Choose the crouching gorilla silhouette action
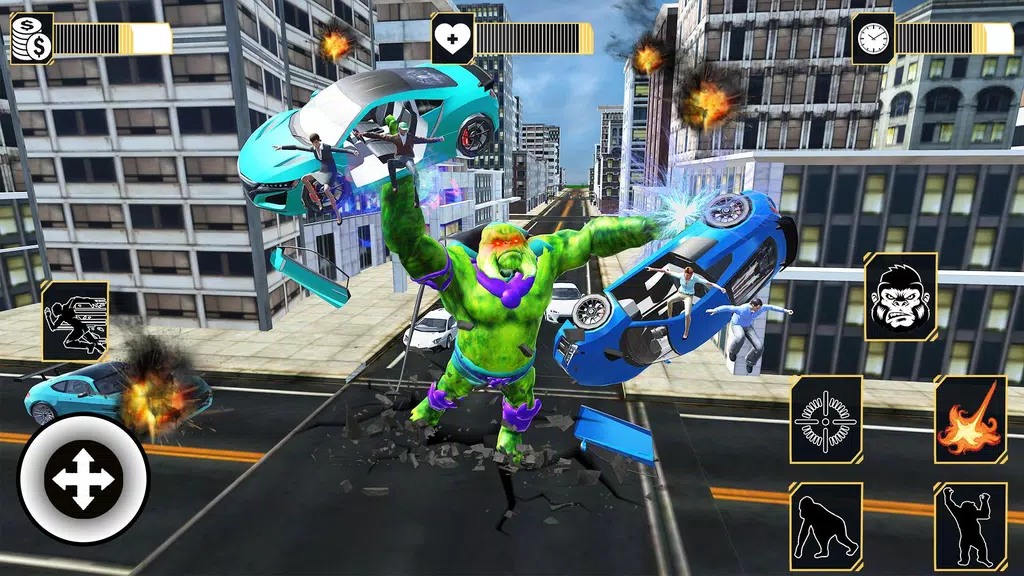 coord(826,526)
